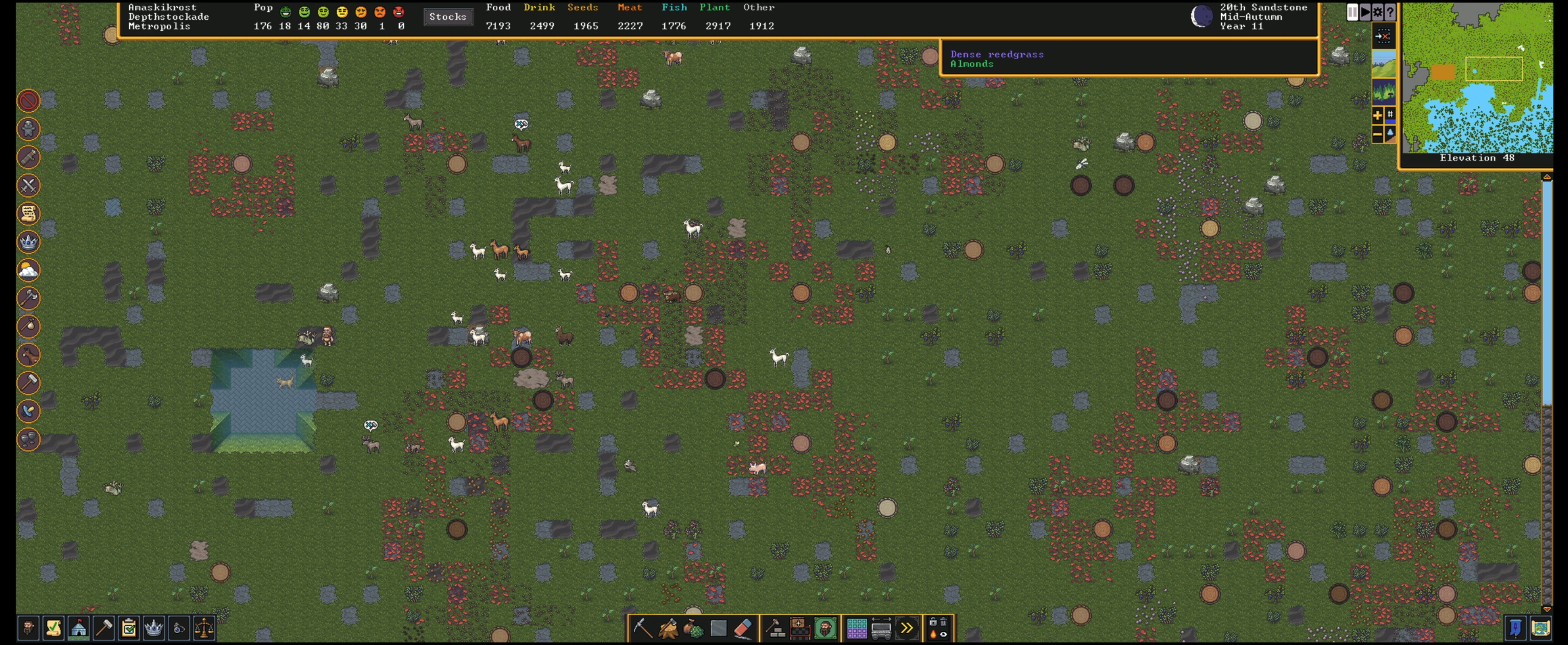The image size is (1568, 645).
Task: Open the justice scales screen
Action: point(204,628)
